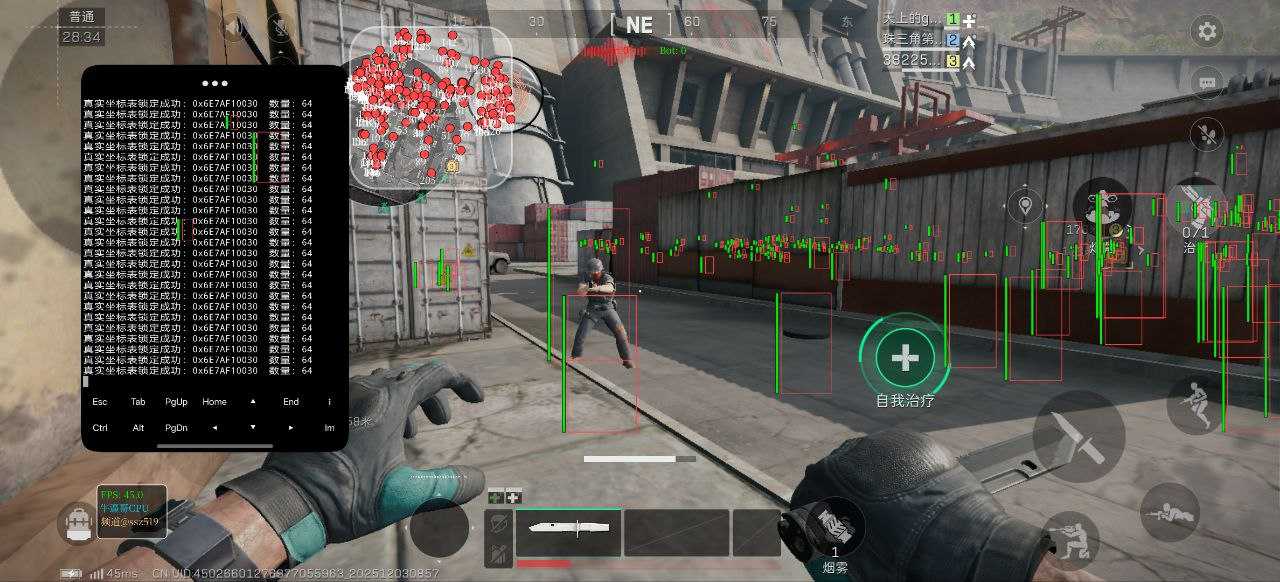
Task: Open the chat message bubble
Action: pos(1207,83)
